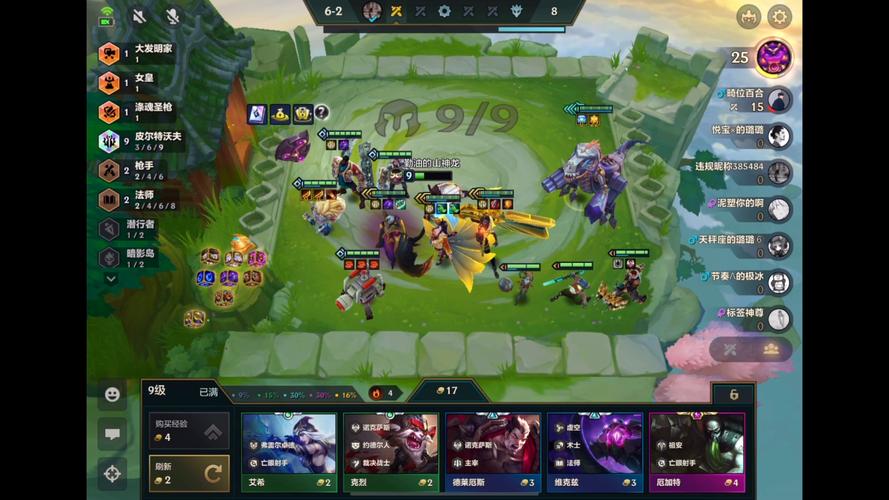The height and width of the screenshot is (500, 889).
Task: Toggle the speaker mute icon
Action: click(x=139, y=16)
